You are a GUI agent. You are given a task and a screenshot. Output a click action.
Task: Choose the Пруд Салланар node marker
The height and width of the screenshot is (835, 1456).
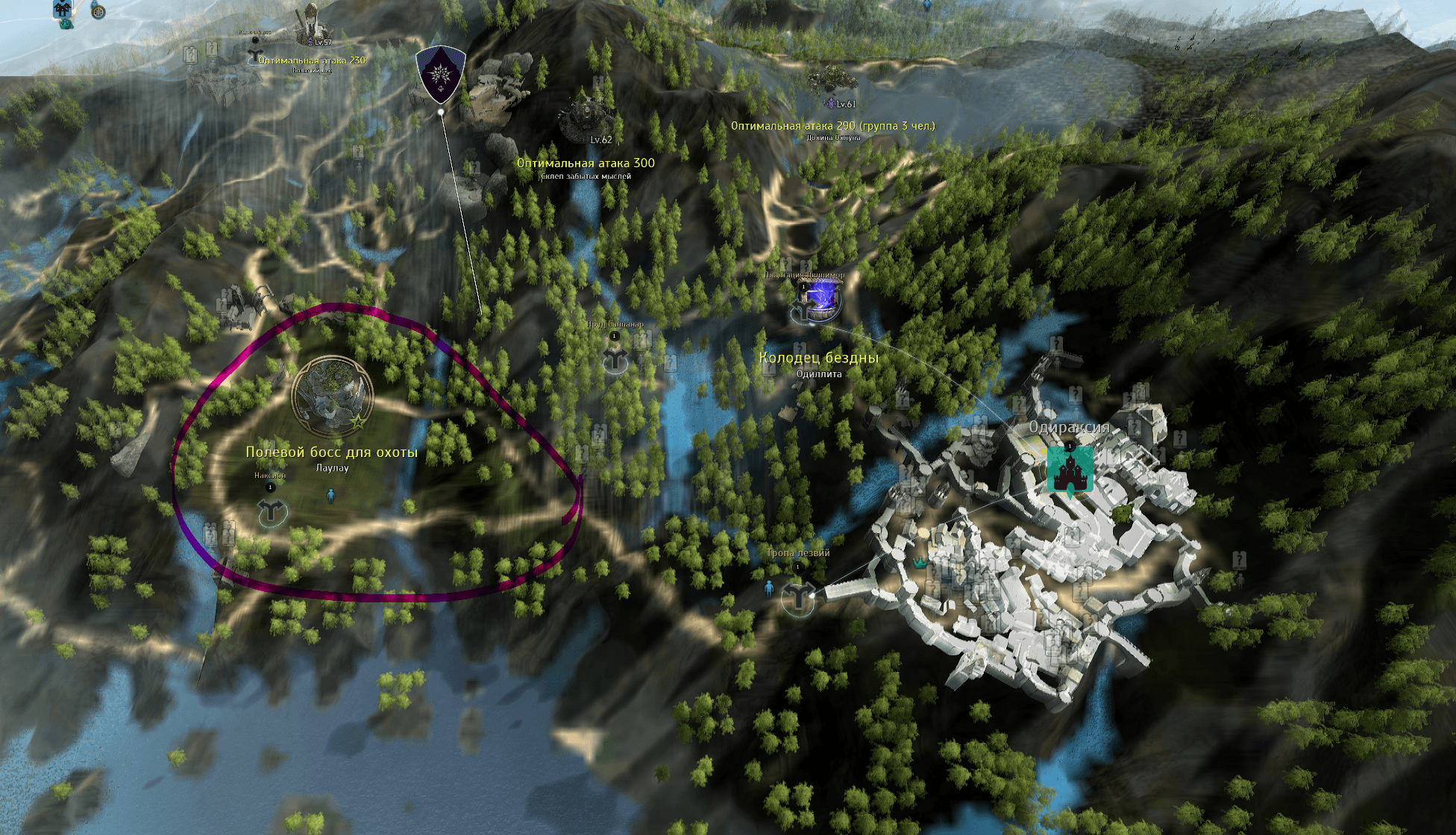[616, 361]
